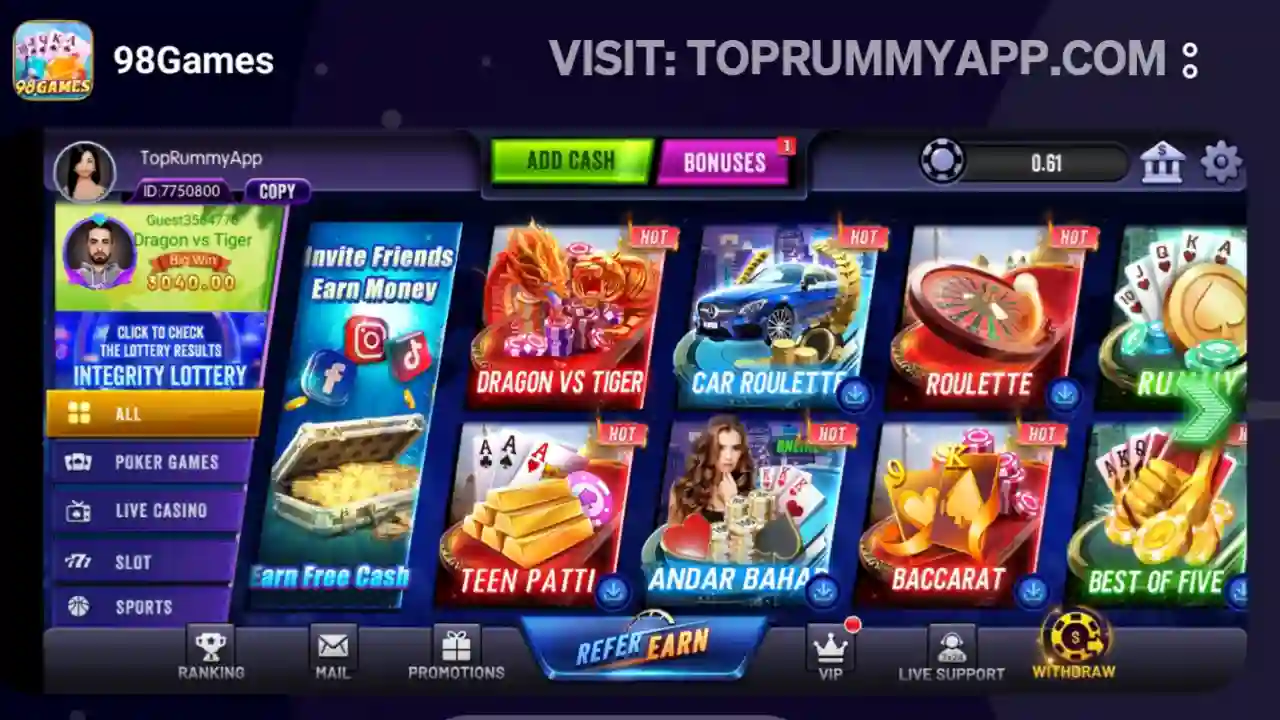This screenshot has height=720, width=1280.
Task: Open the Mail envelope icon
Action: point(332,647)
